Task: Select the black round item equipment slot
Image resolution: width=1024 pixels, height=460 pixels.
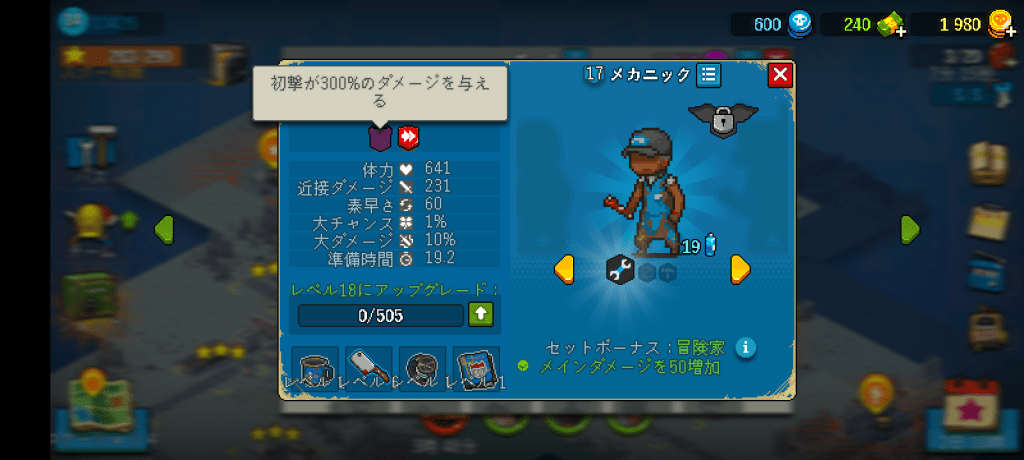Action: (422, 369)
